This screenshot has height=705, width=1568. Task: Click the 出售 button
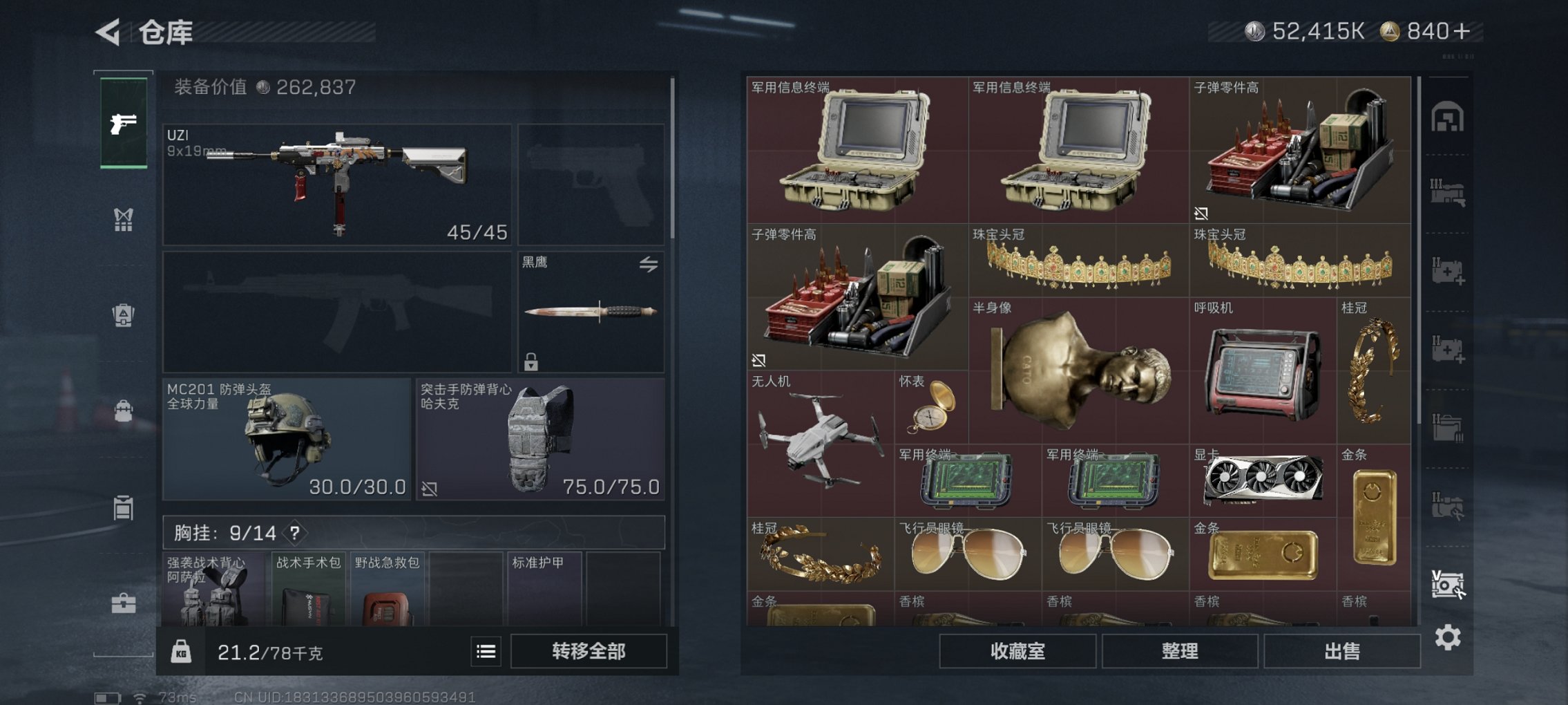(x=1341, y=650)
